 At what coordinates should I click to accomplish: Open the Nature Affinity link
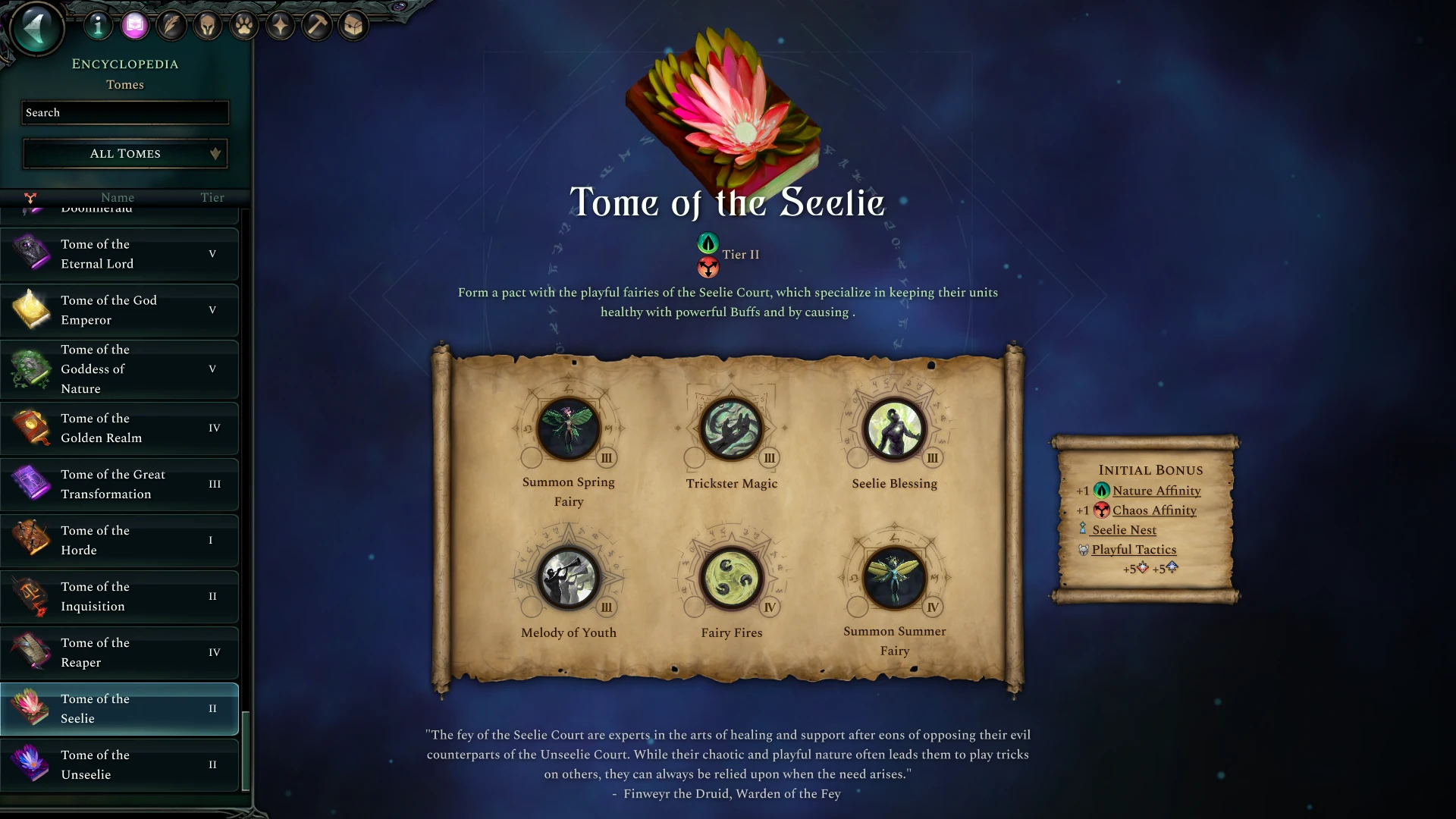(1156, 491)
